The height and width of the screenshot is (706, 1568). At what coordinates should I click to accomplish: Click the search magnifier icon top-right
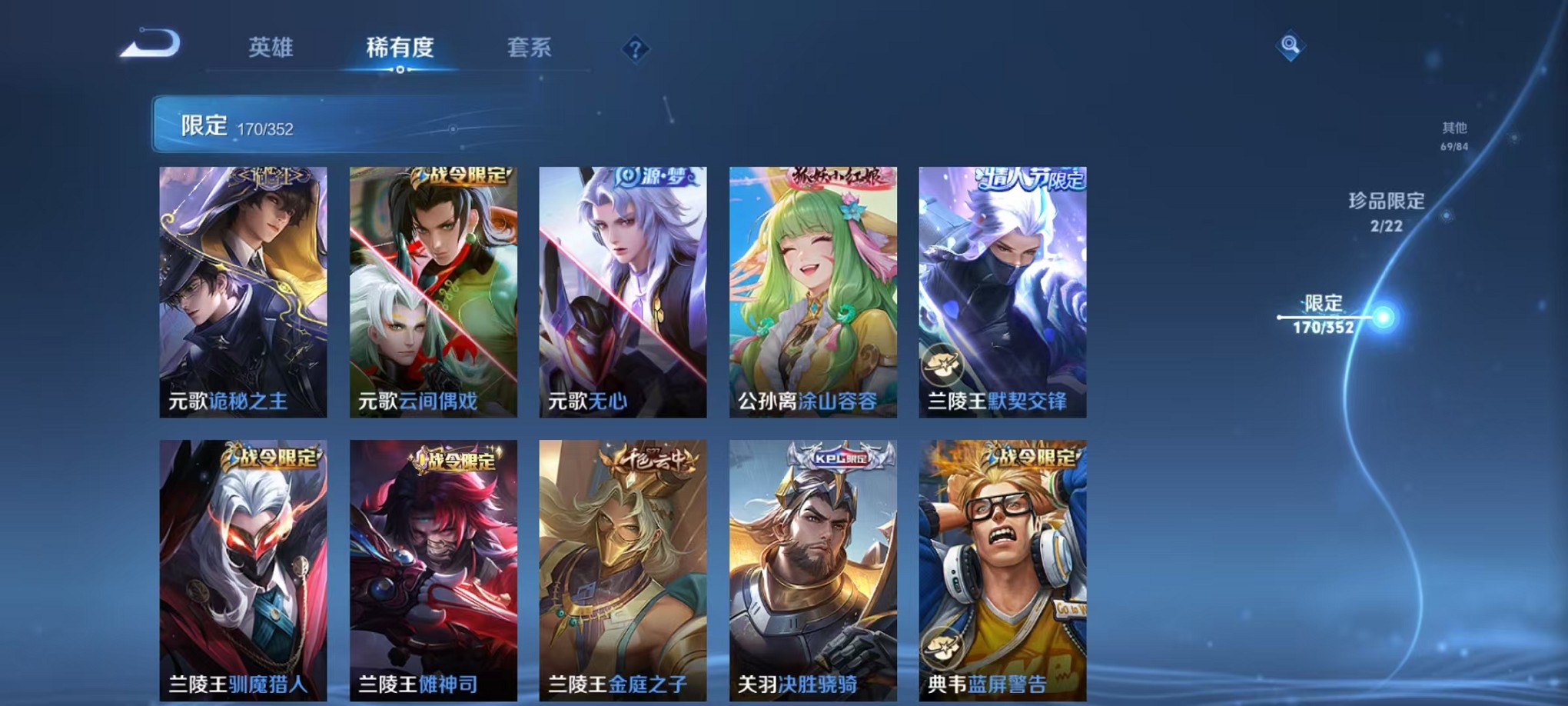[1291, 46]
